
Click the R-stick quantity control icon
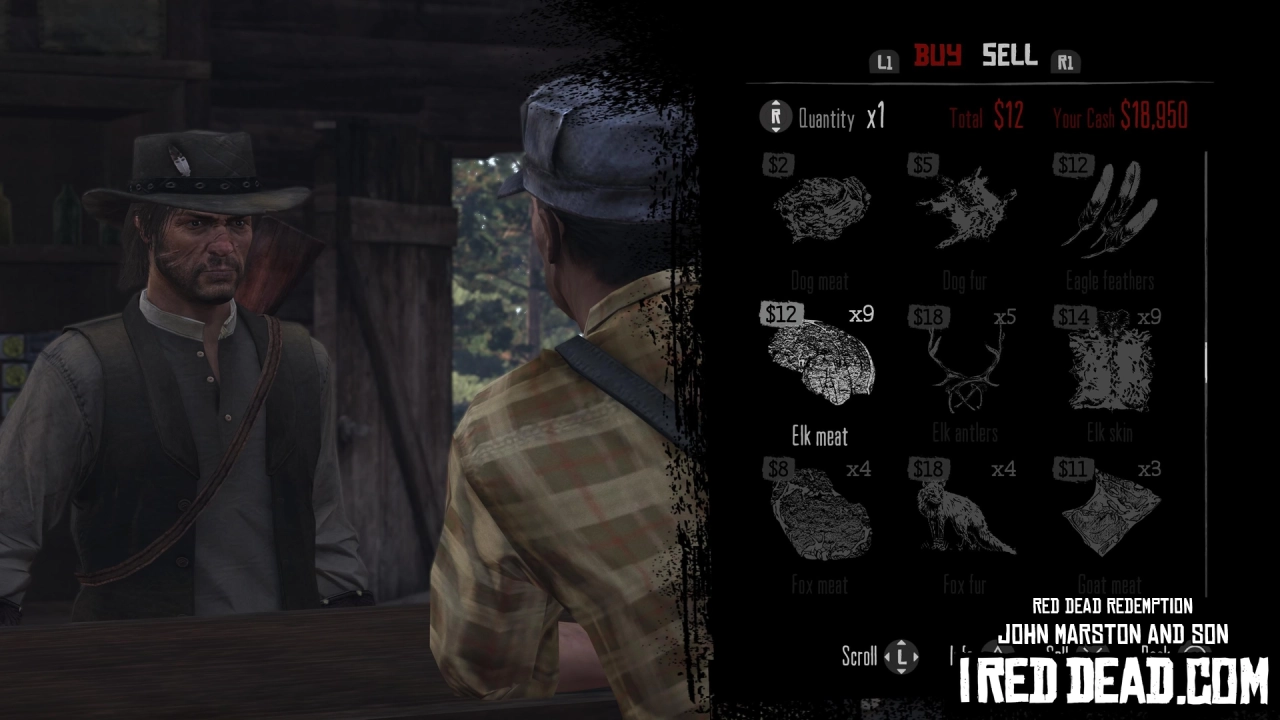click(x=775, y=115)
